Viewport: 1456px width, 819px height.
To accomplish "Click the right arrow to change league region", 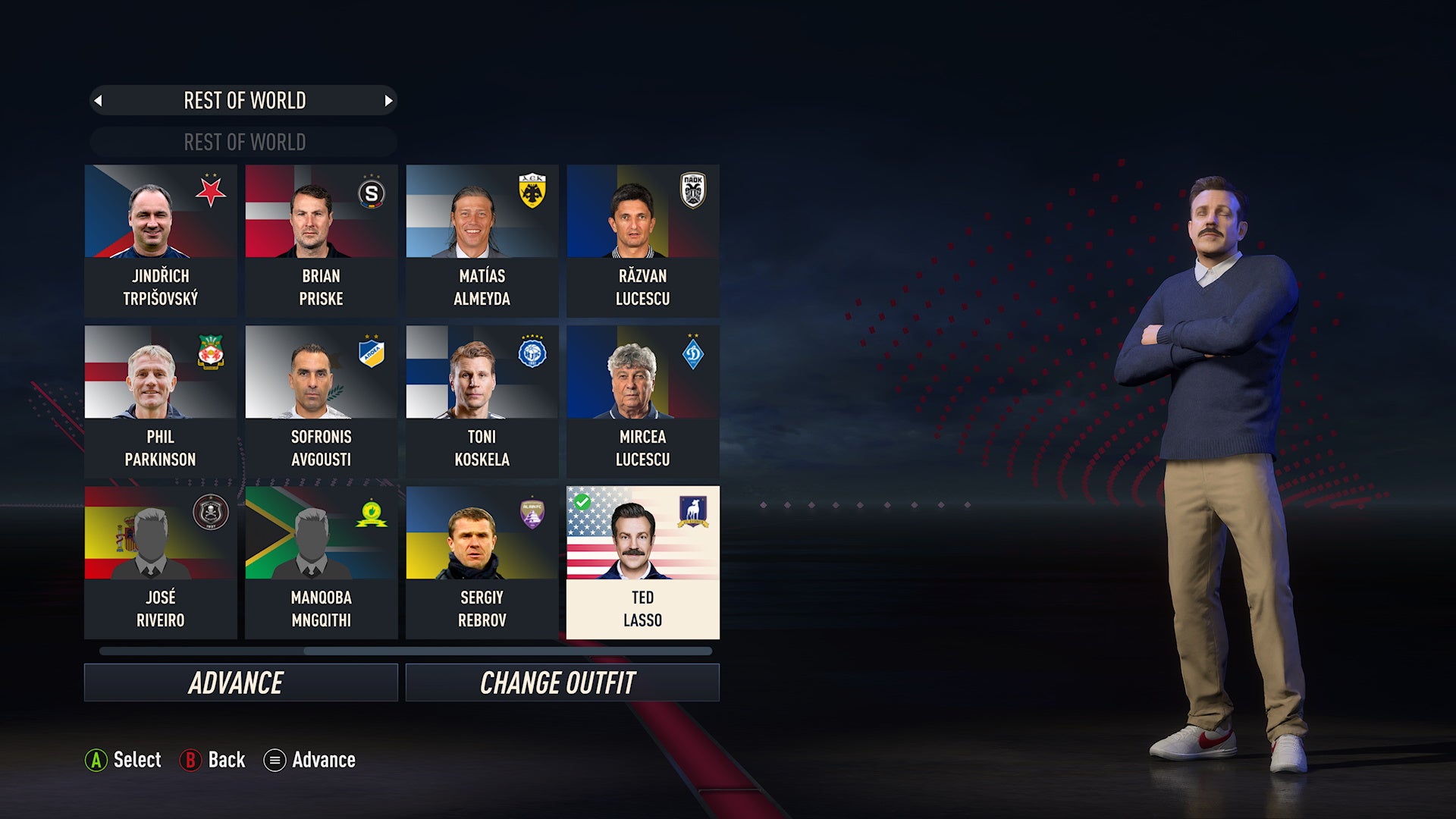I will click(x=390, y=99).
